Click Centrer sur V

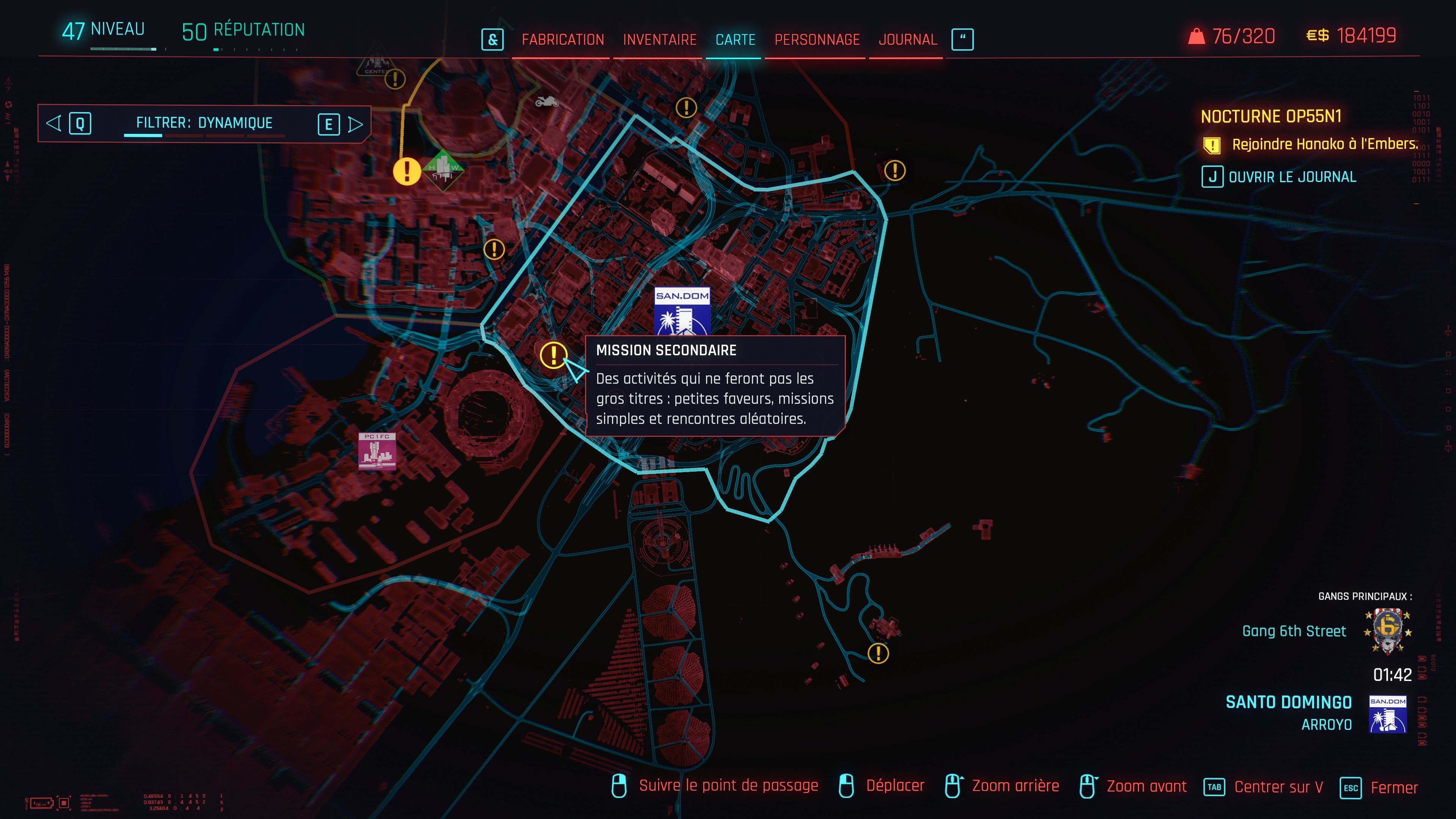tap(1278, 787)
